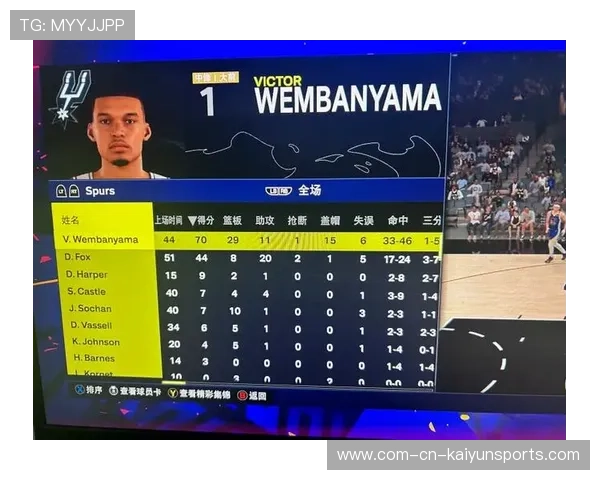Sort by the 上场时间 minutes column

pyautogui.click(x=168, y=220)
